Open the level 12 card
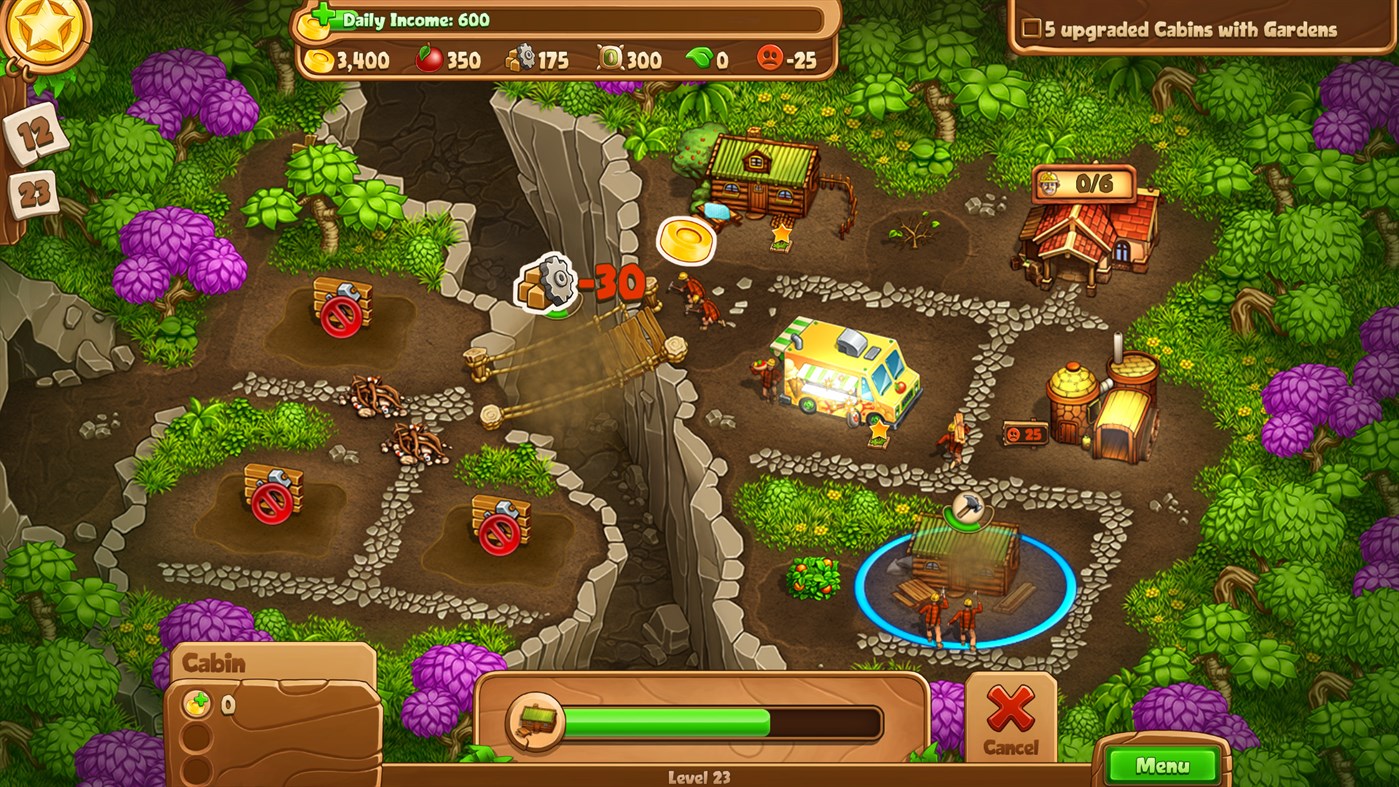Image resolution: width=1399 pixels, height=787 pixels. [x=37, y=134]
